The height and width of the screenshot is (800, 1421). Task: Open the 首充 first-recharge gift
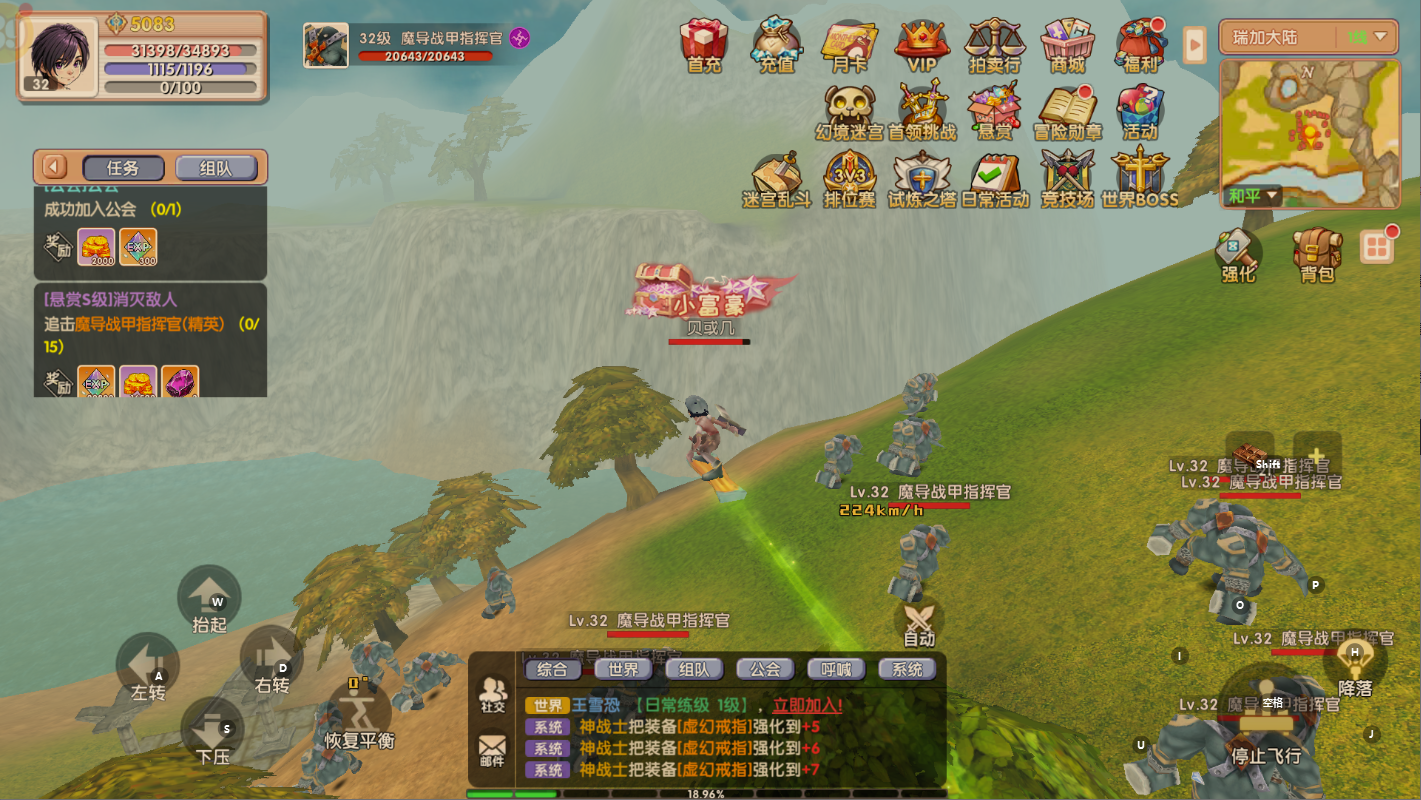[x=704, y=45]
